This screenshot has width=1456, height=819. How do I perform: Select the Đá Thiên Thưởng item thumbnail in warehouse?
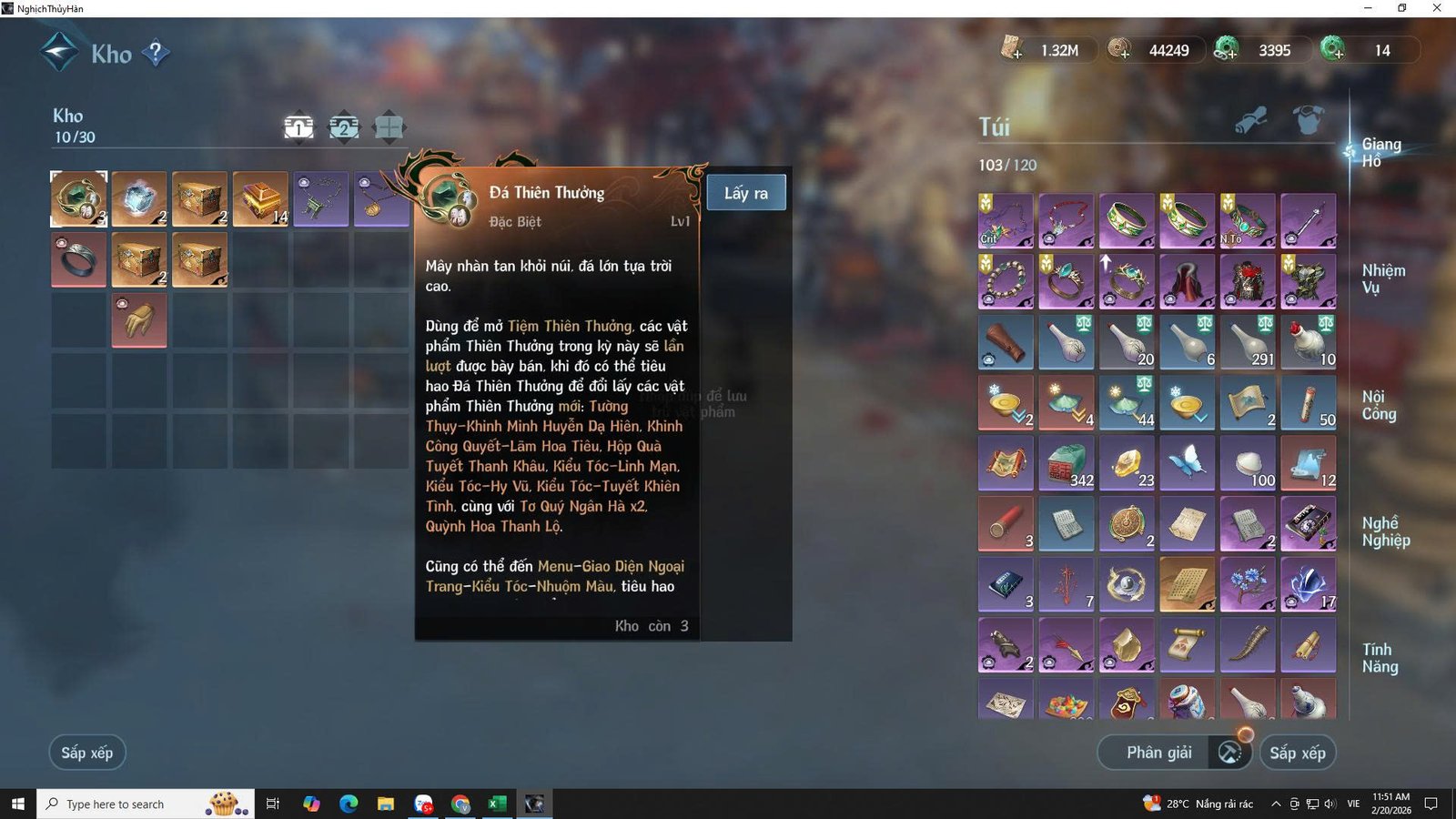coord(78,198)
